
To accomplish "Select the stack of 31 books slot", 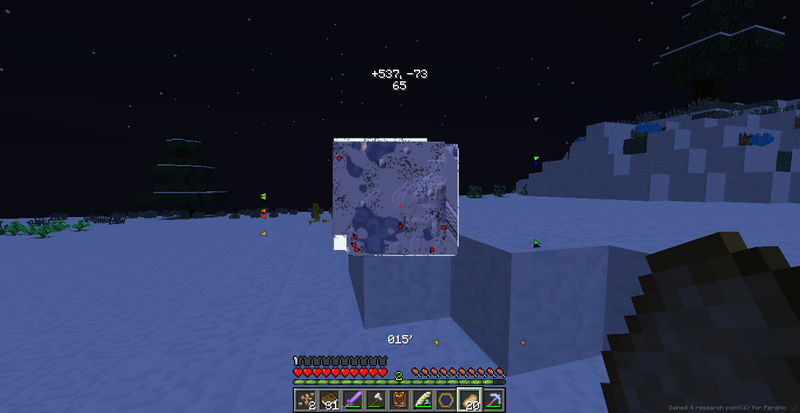I will point(328,400).
